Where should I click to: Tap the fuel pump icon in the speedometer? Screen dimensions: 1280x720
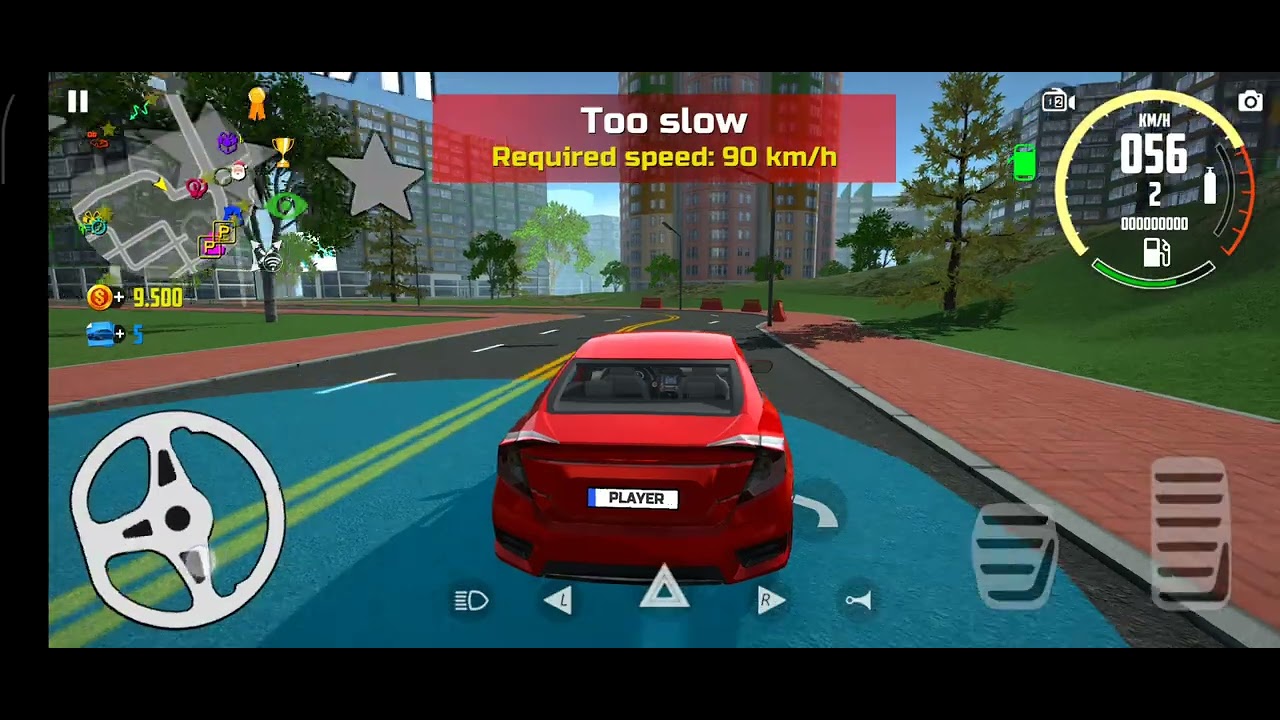[1156, 251]
